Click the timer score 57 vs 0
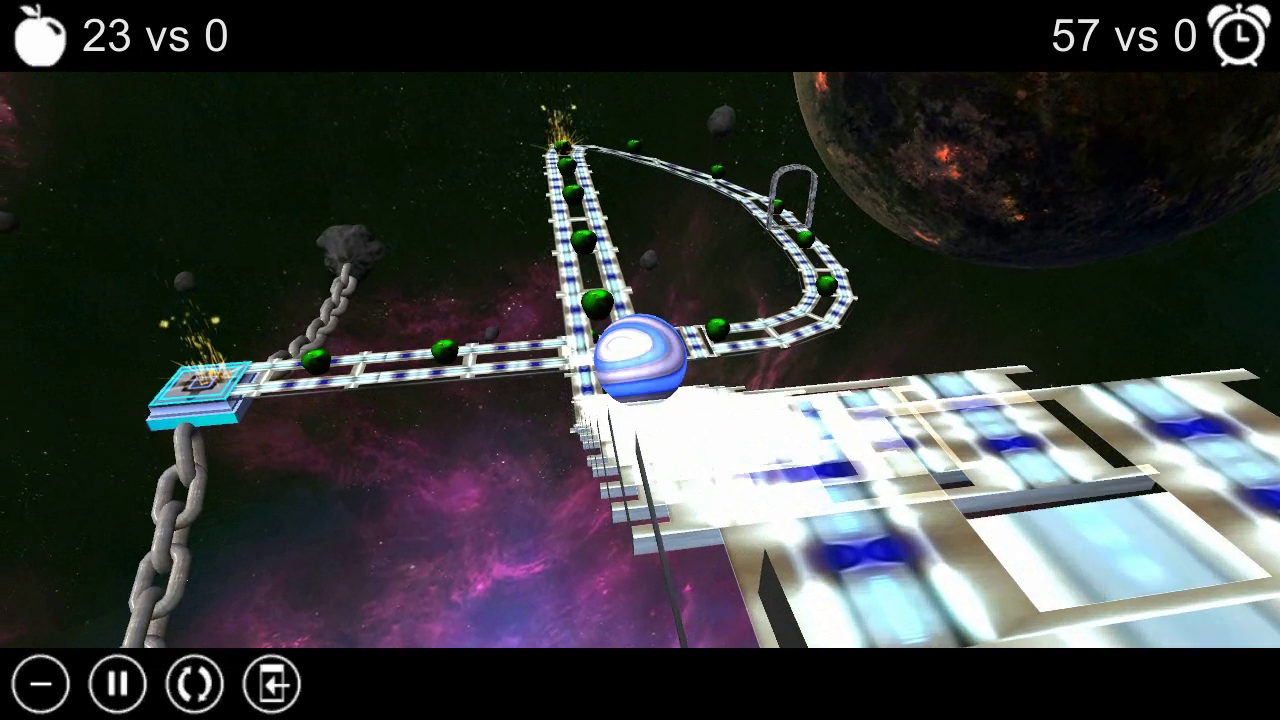The image size is (1280, 720). (1122, 36)
